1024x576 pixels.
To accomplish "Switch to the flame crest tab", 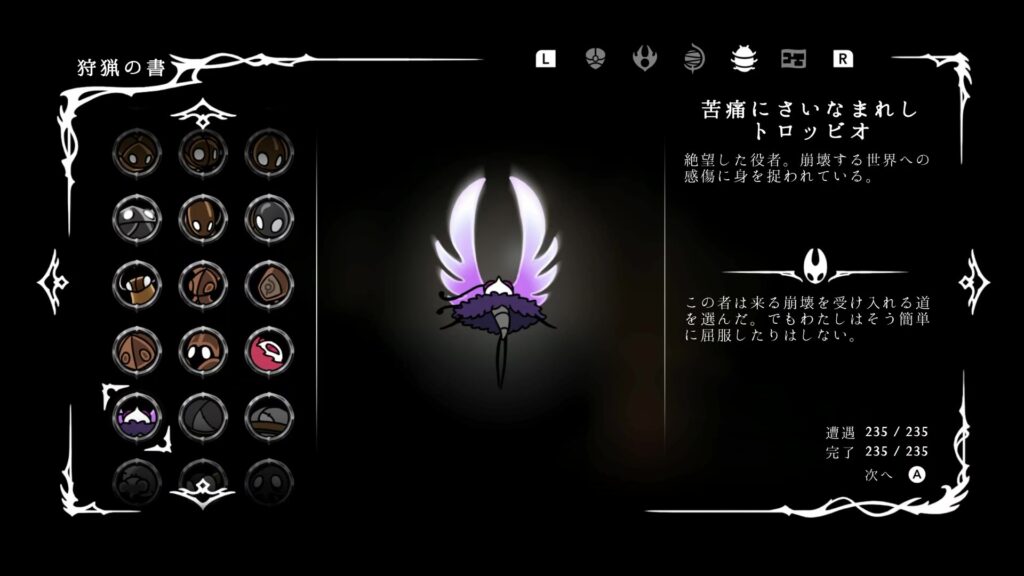I will tap(644, 58).
